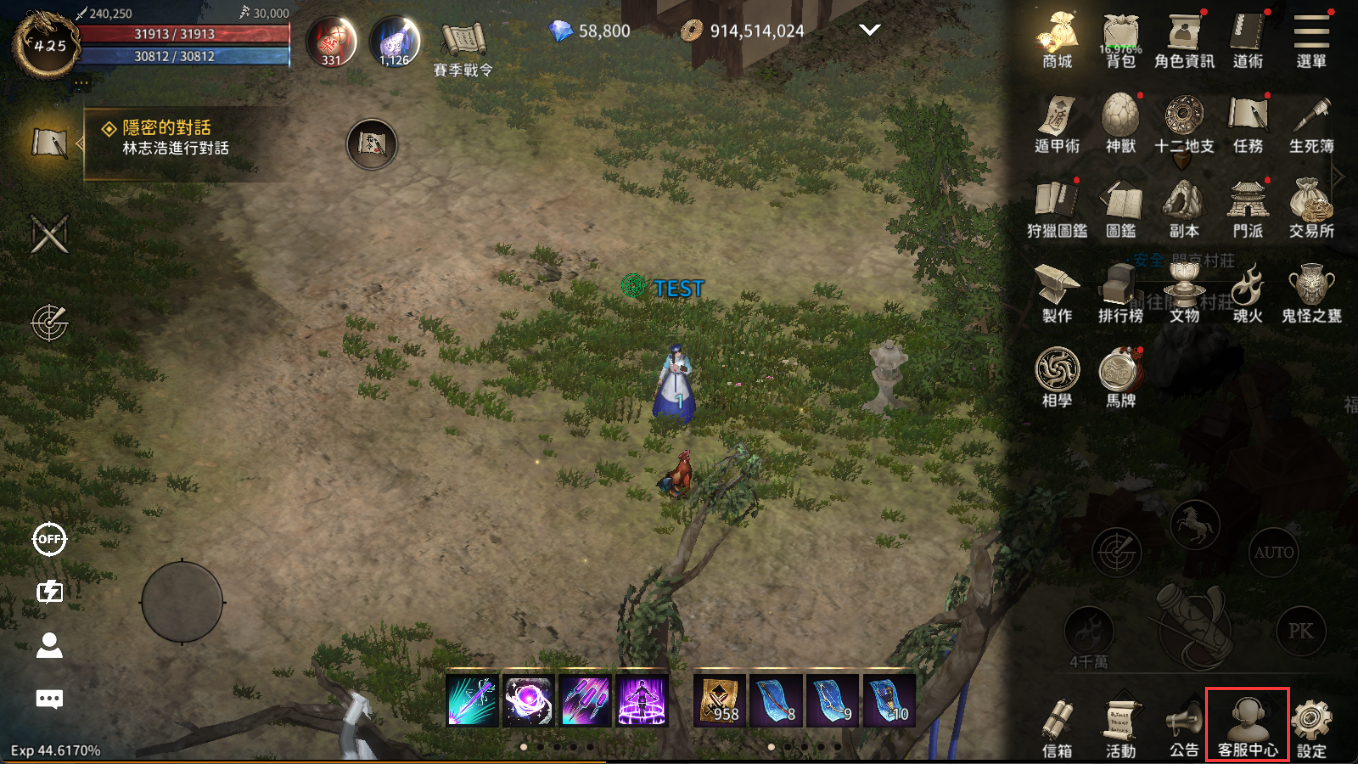View the 排行榜 rankings
This screenshot has width=1358, height=764.
click(x=1121, y=292)
